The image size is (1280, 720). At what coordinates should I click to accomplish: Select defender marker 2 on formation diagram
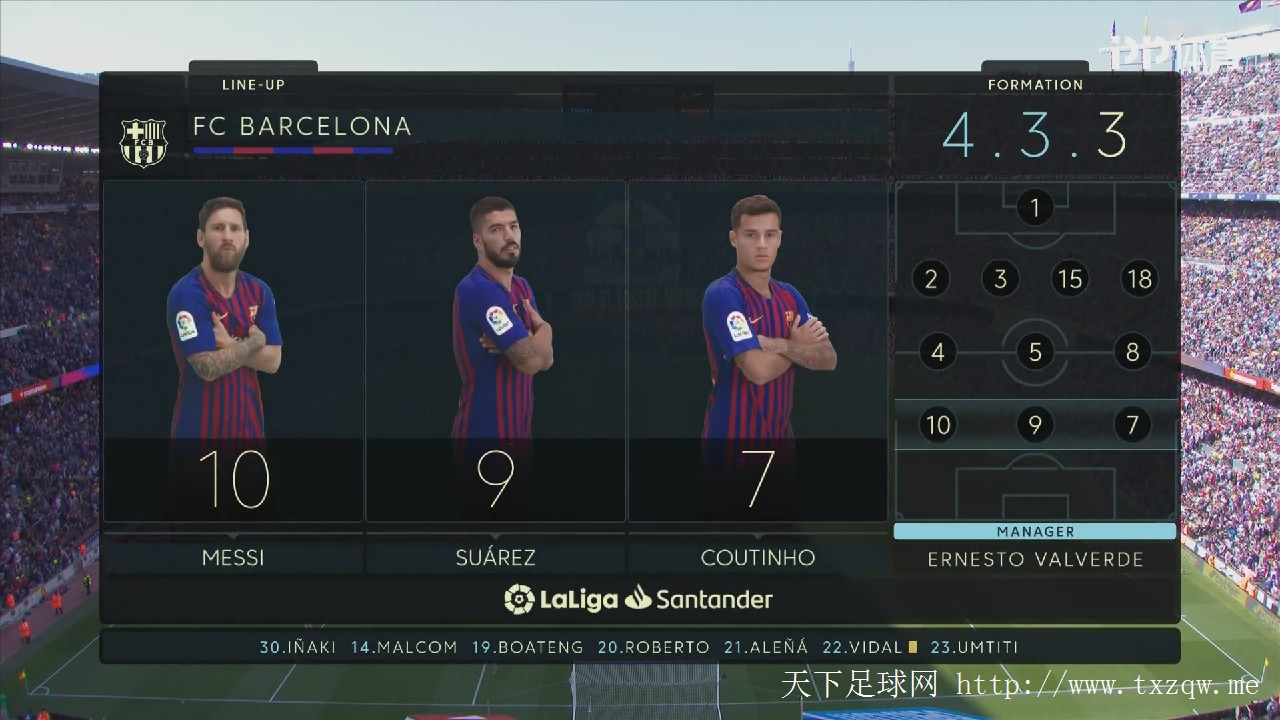[x=931, y=279]
